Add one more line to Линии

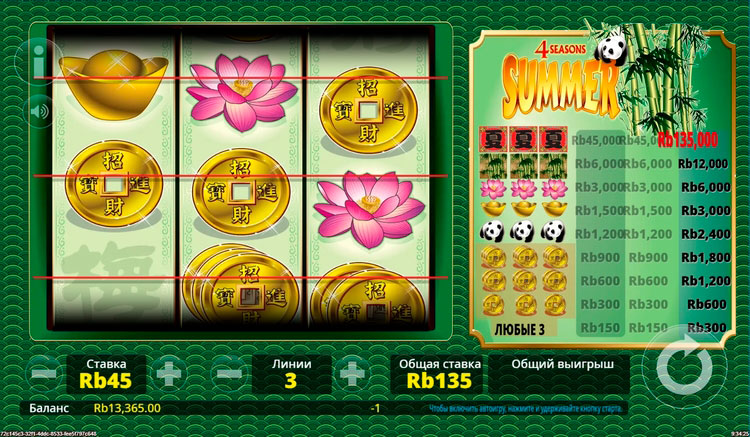pyautogui.click(x=353, y=374)
